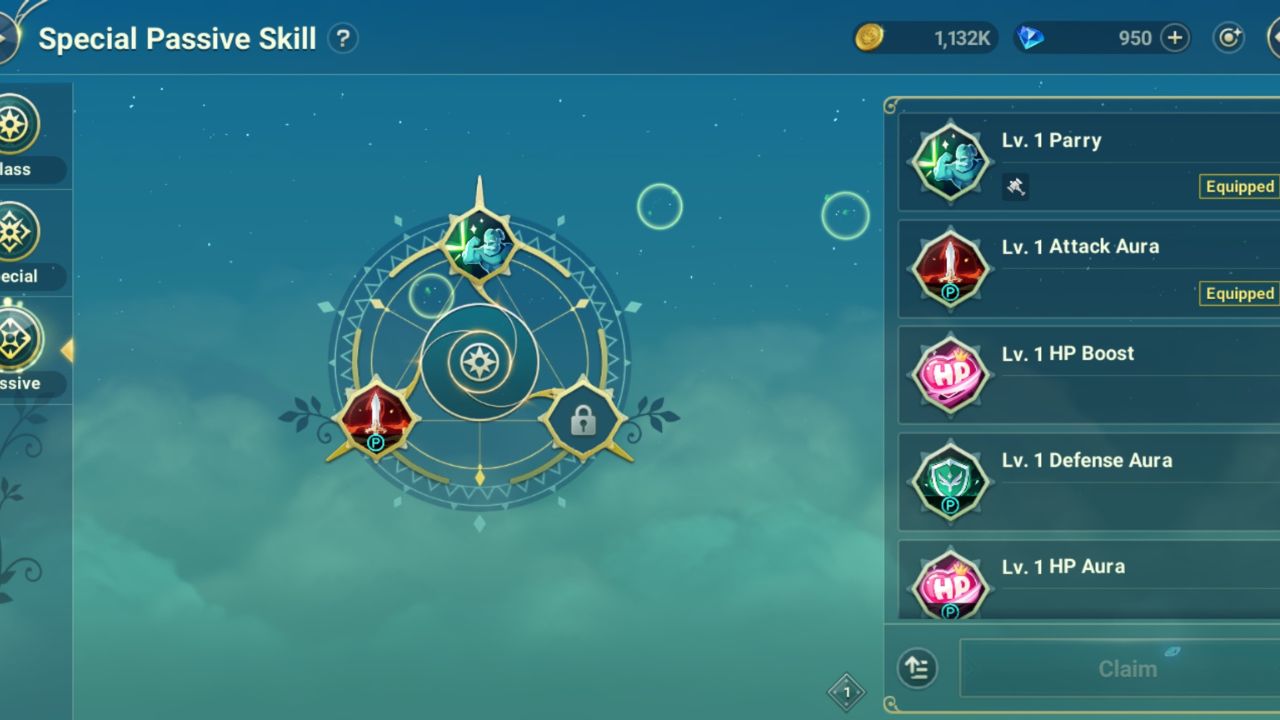The image size is (1280, 720).
Task: Click the circular action icon in top bar
Action: 1229,37
